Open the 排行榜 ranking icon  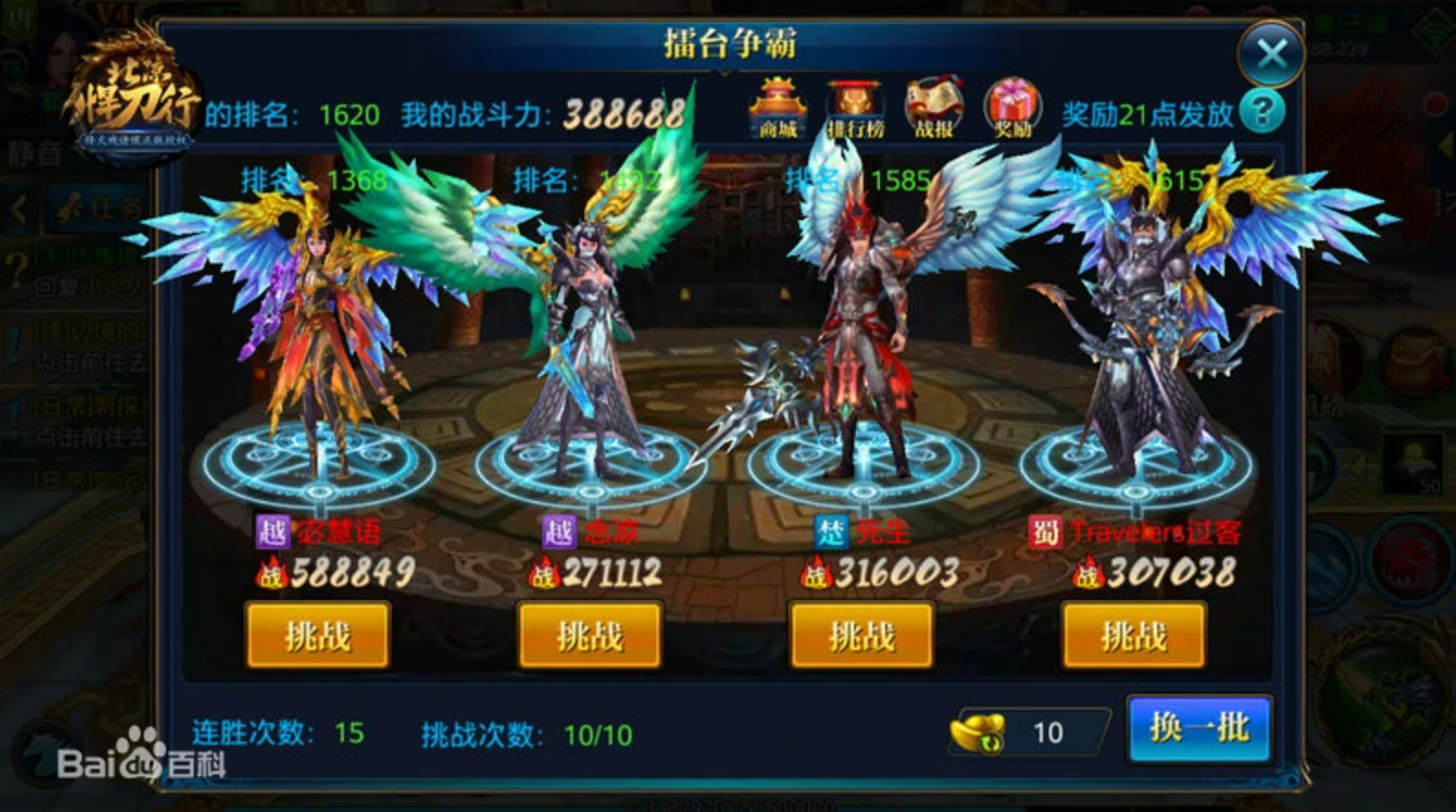pyautogui.click(x=858, y=106)
